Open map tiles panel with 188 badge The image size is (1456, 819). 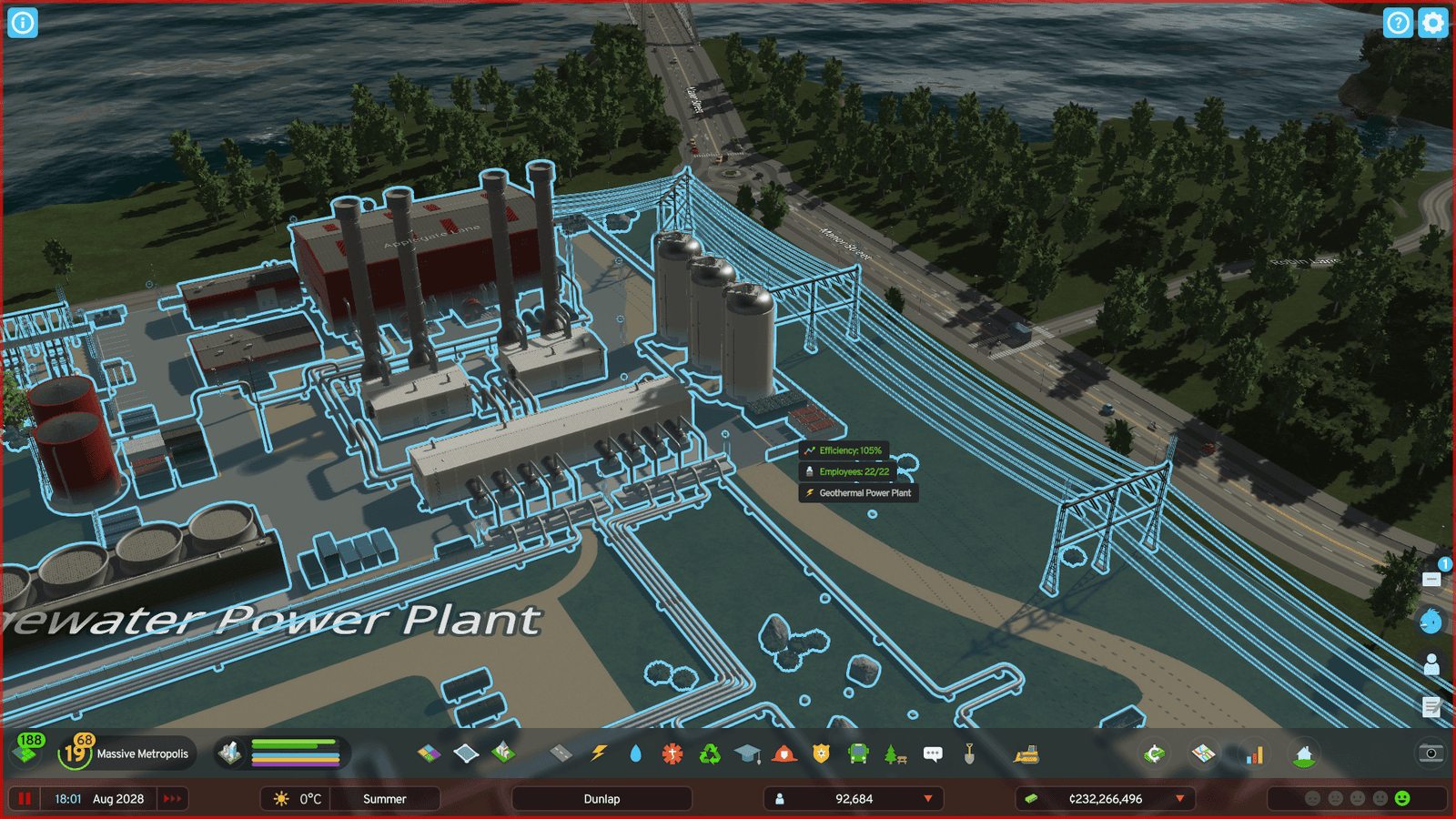[x=27, y=752]
